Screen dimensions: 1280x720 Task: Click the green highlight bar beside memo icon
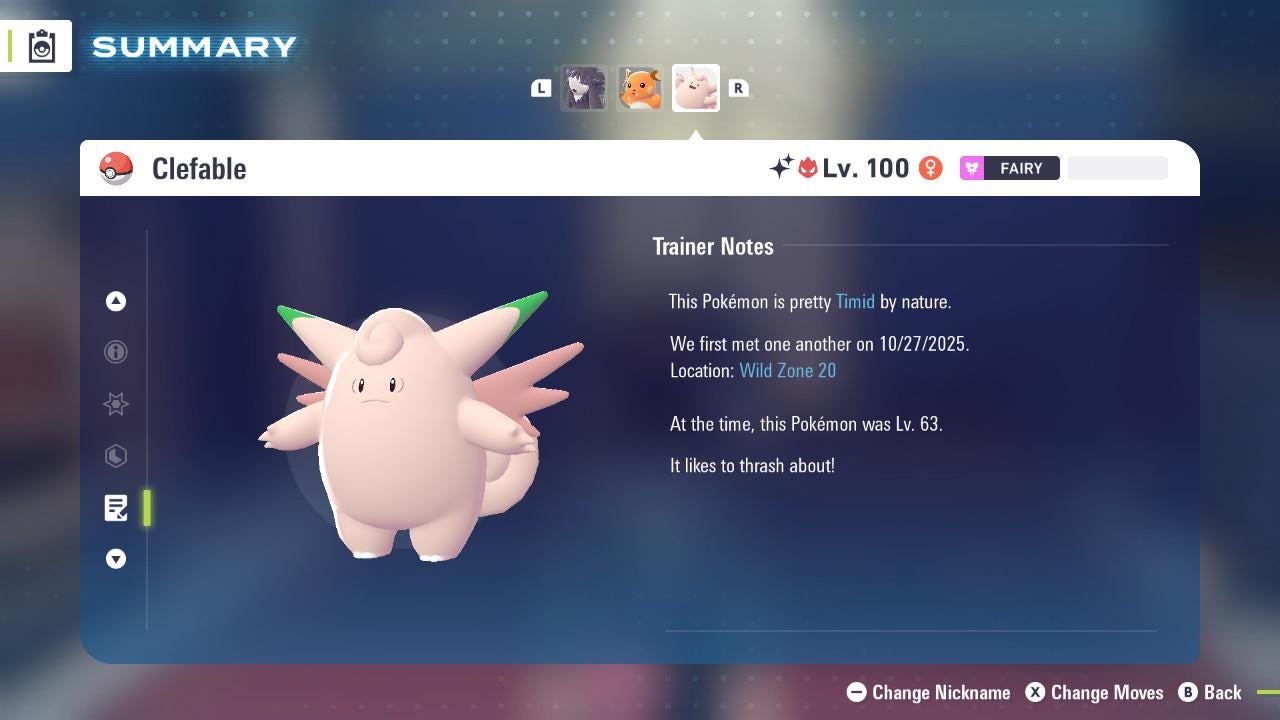[146, 508]
